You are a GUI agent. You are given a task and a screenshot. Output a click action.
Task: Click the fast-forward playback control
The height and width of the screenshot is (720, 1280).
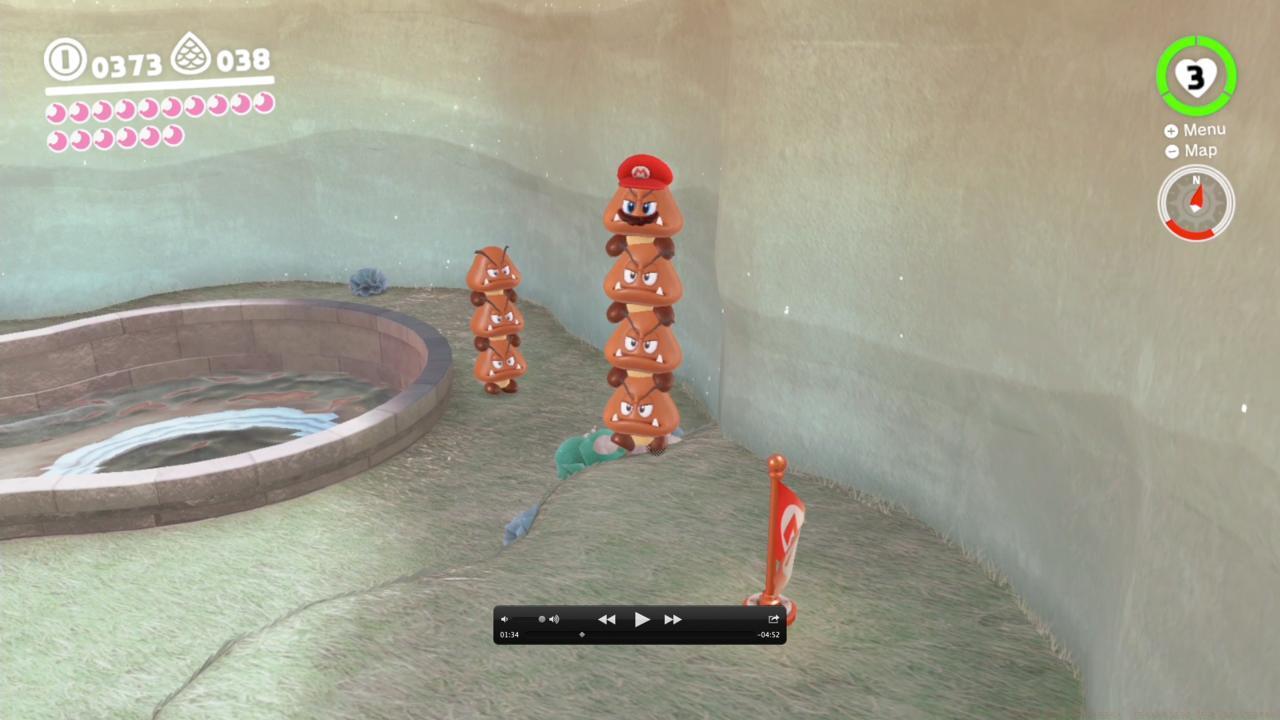(673, 620)
